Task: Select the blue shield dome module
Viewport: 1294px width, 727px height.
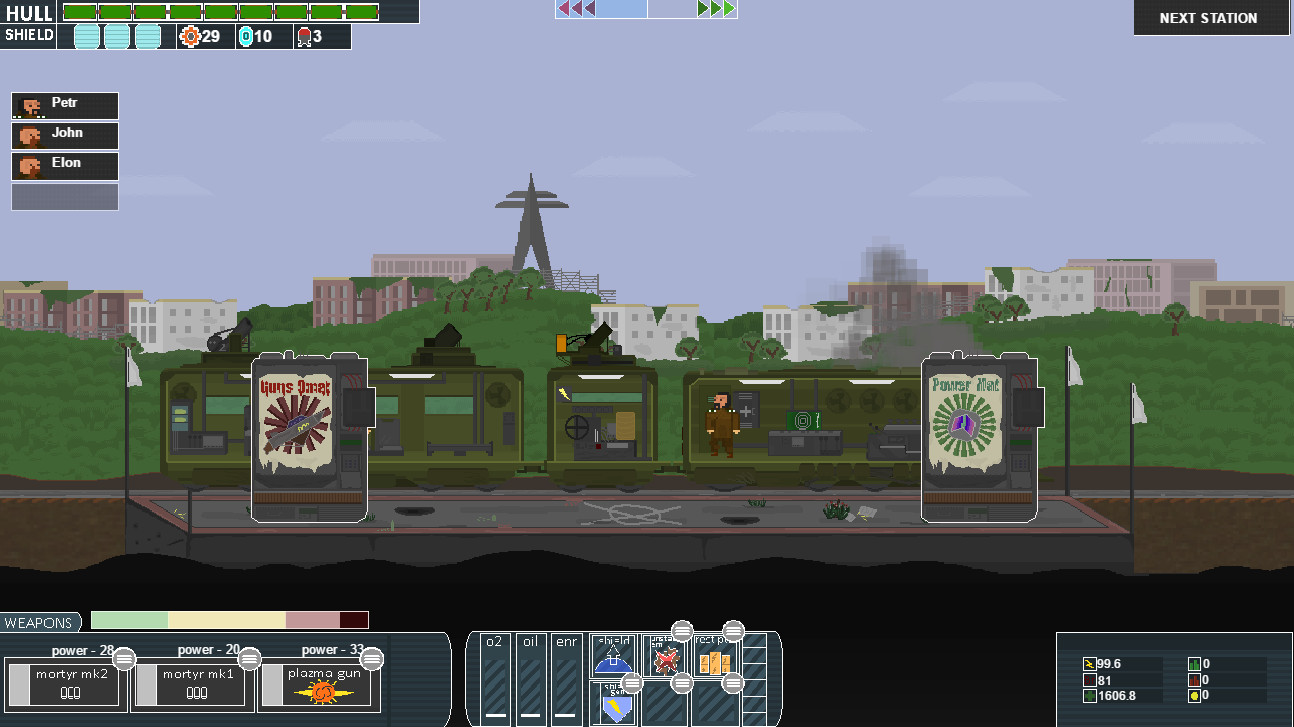Action: point(612,656)
